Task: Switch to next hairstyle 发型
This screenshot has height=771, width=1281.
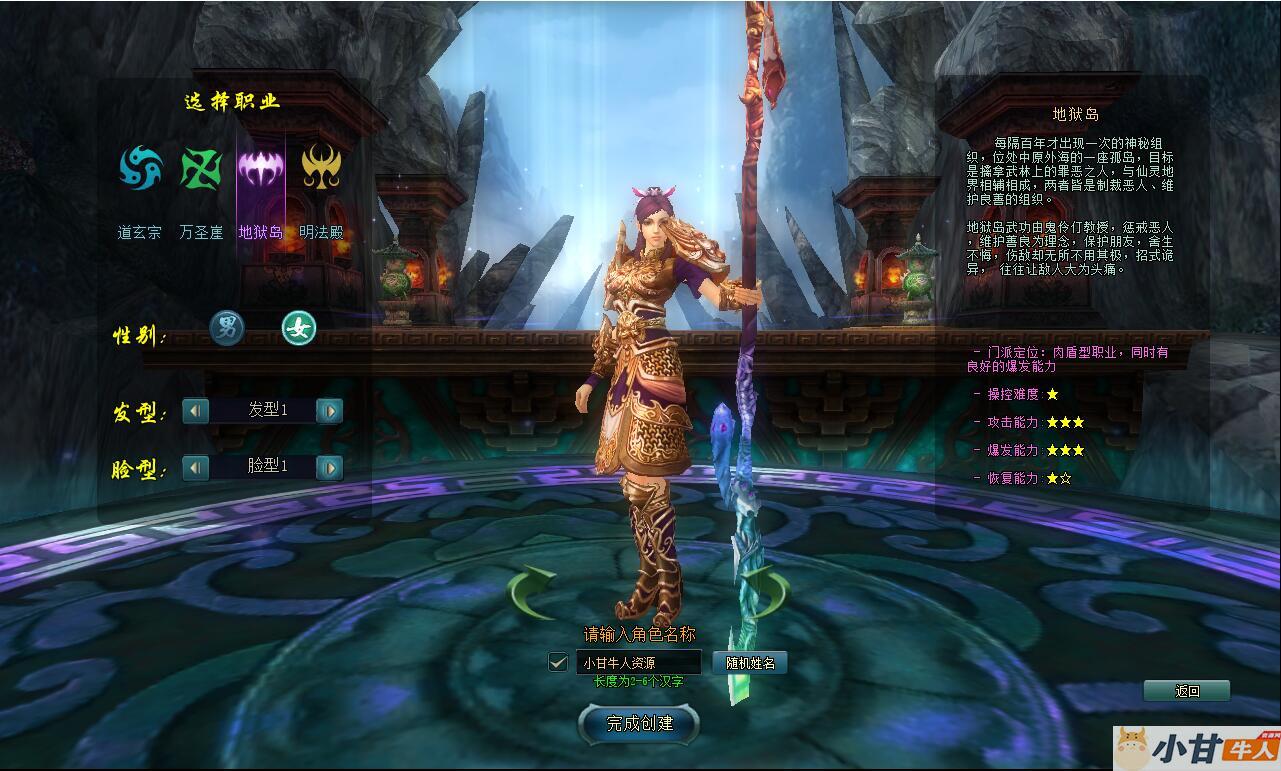Action: tap(329, 410)
